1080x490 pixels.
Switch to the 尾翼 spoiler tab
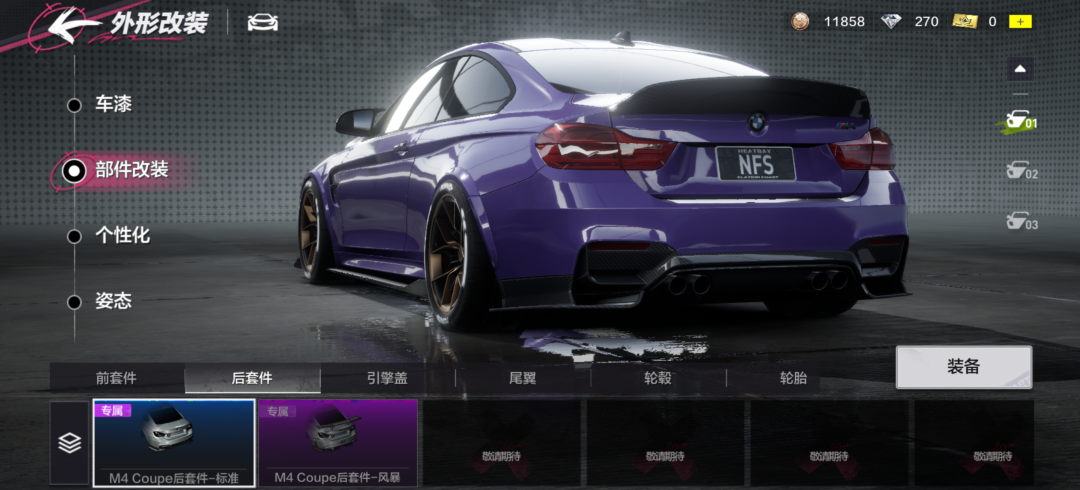523,379
